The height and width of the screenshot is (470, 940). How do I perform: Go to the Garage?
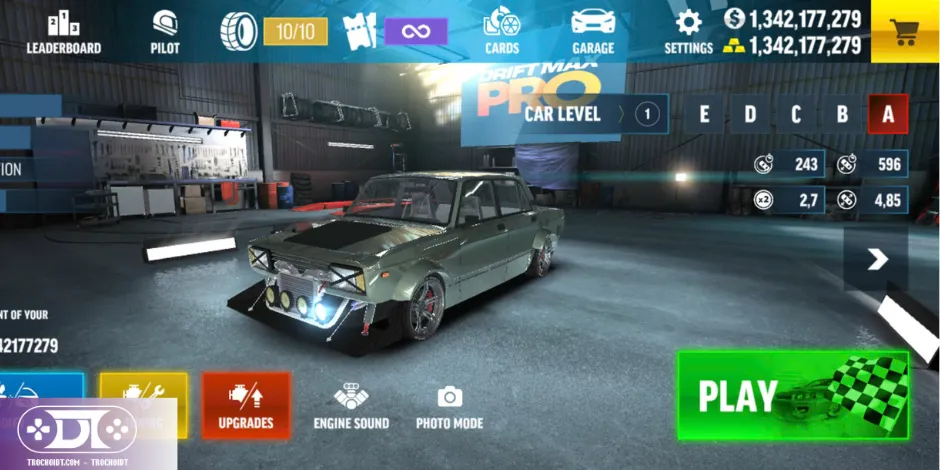point(593,31)
